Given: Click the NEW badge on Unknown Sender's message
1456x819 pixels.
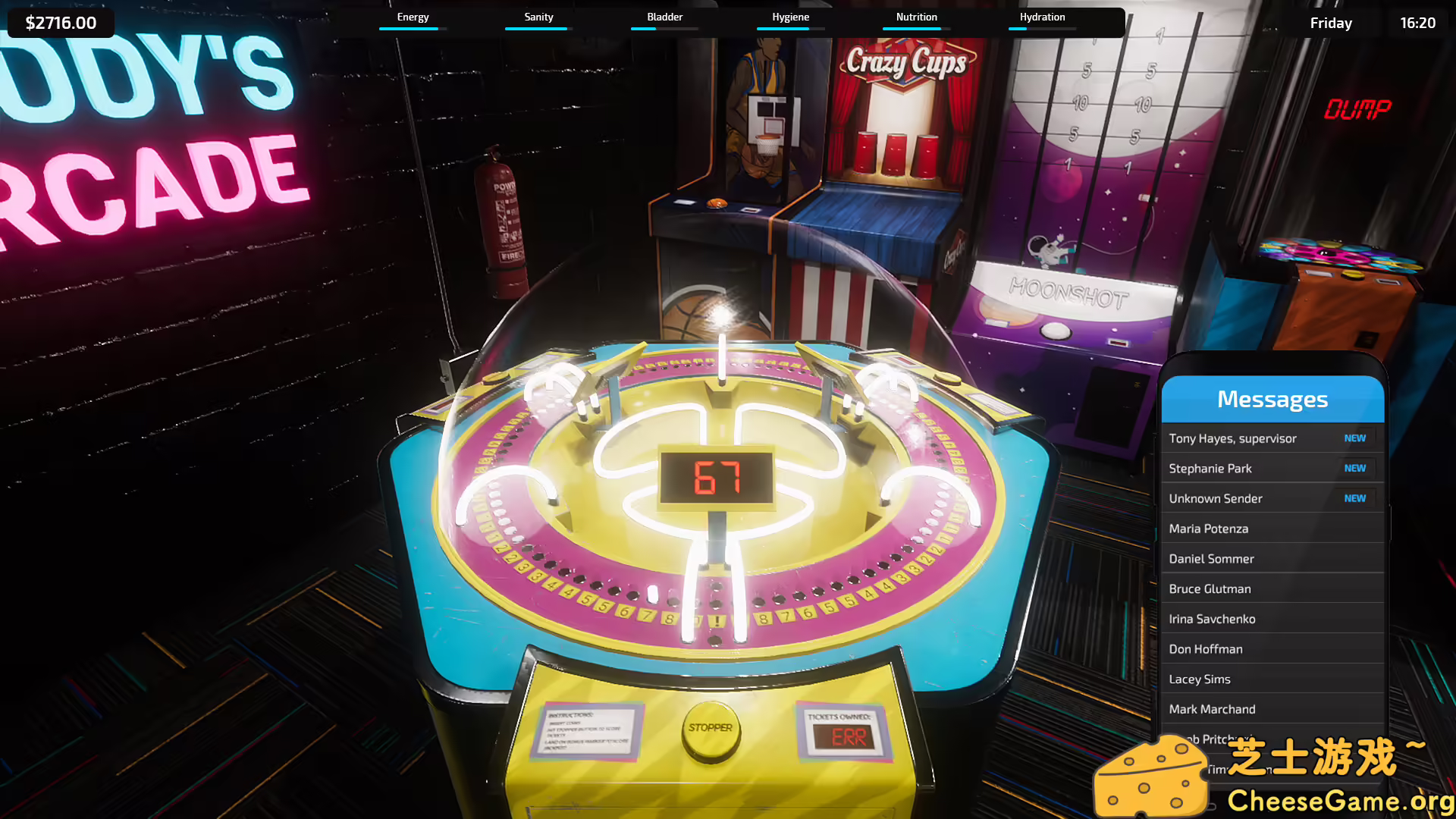Looking at the screenshot, I should coord(1355,498).
